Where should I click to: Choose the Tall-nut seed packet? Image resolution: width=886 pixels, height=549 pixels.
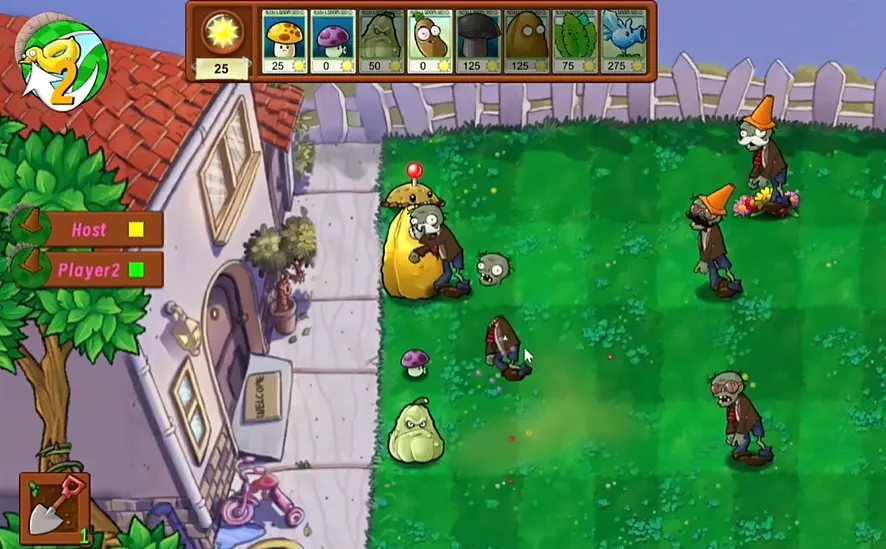click(527, 41)
